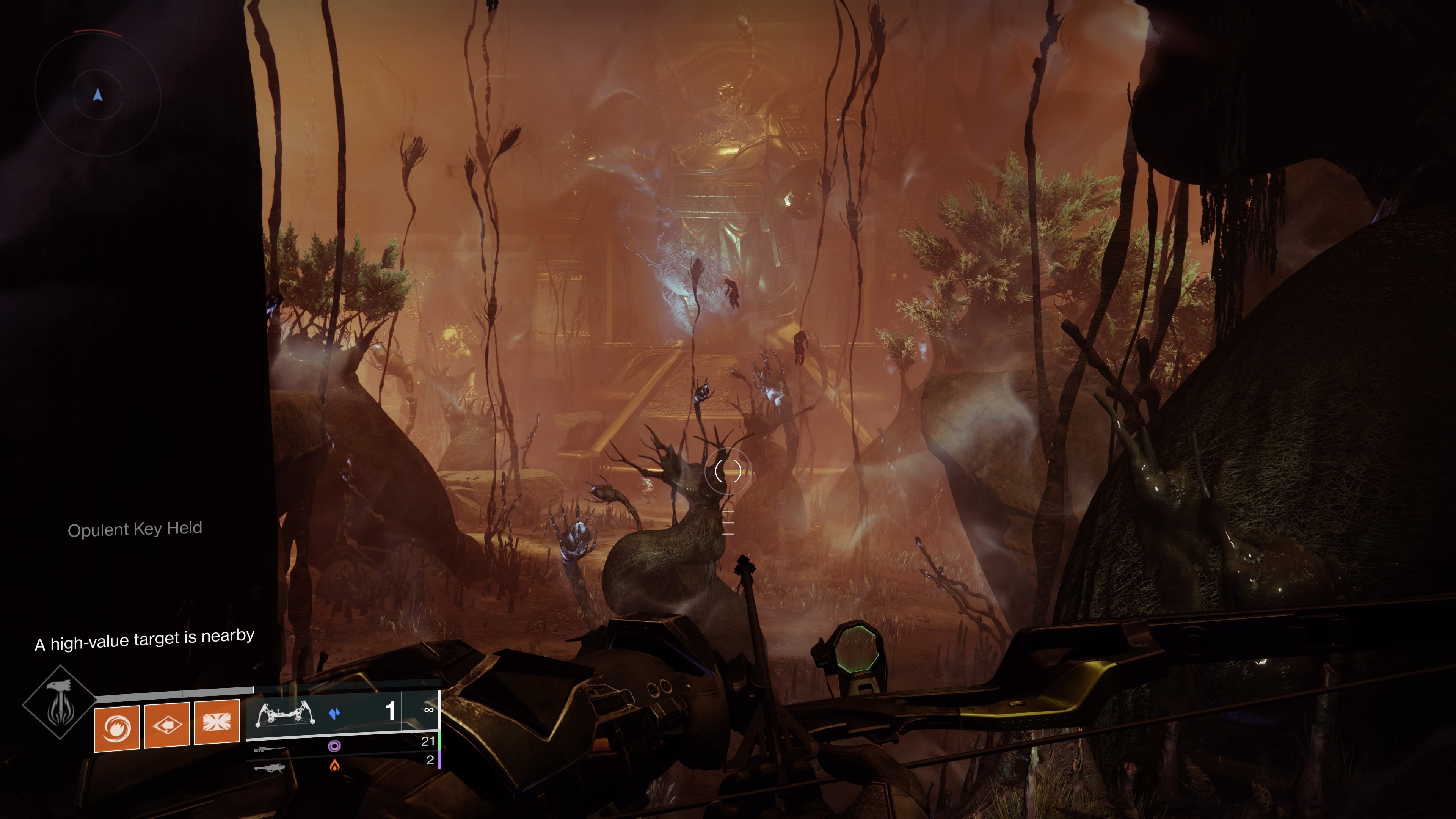Use the swirling flame grenade ability
The height and width of the screenshot is (819, 1456).
(116, 728)
